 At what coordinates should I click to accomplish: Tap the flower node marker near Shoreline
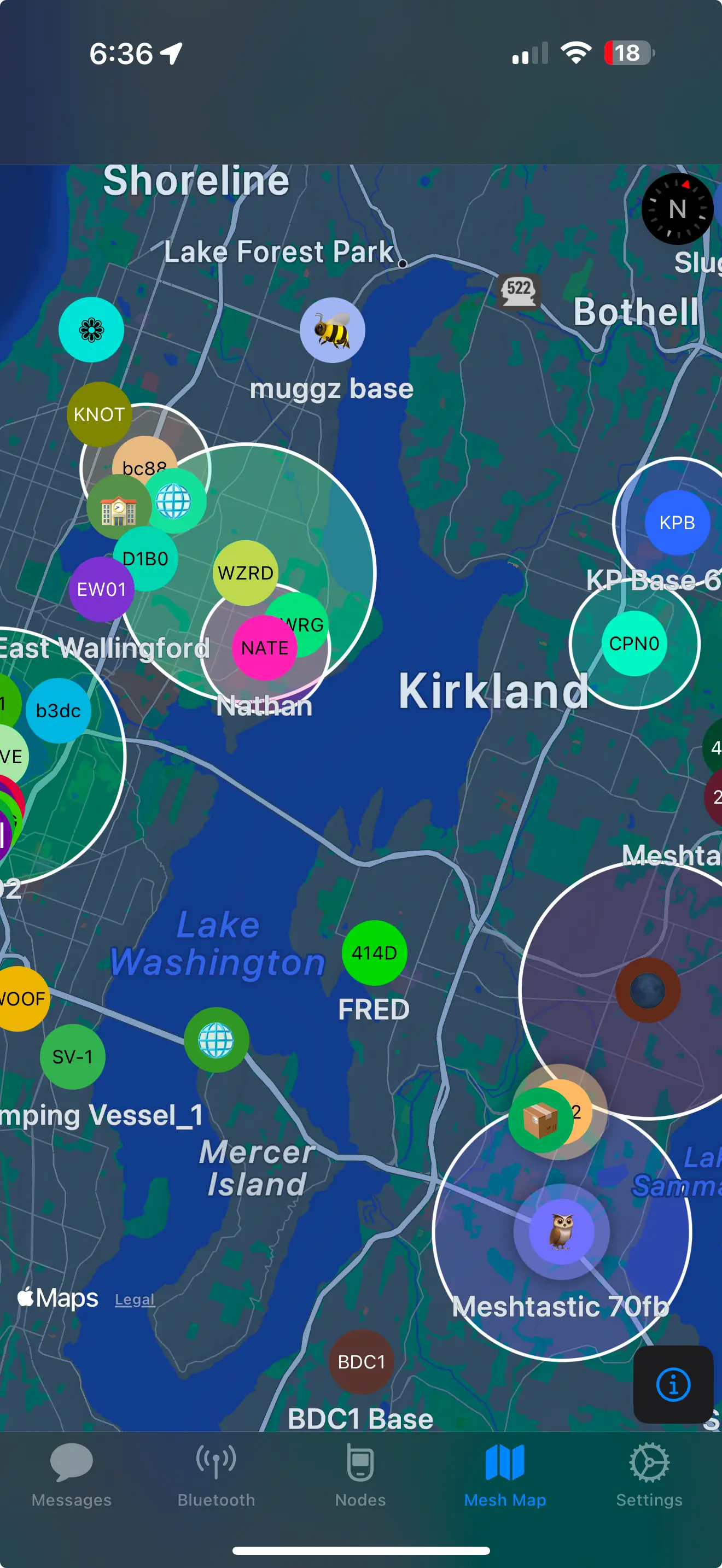pos(91,329)
